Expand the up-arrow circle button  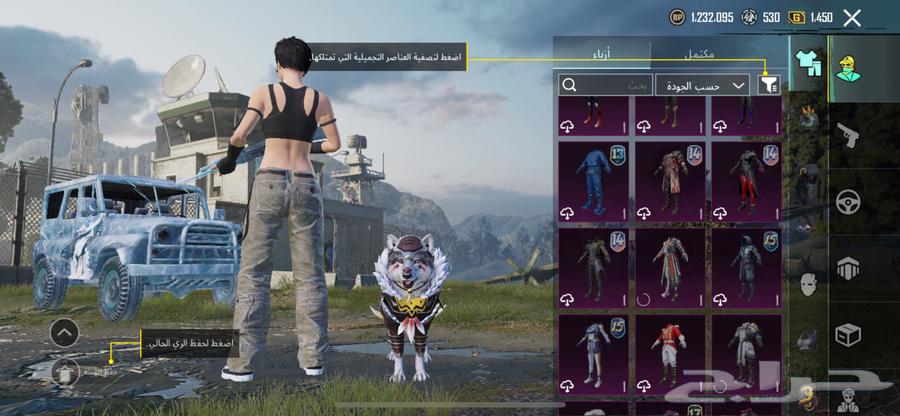64,331
